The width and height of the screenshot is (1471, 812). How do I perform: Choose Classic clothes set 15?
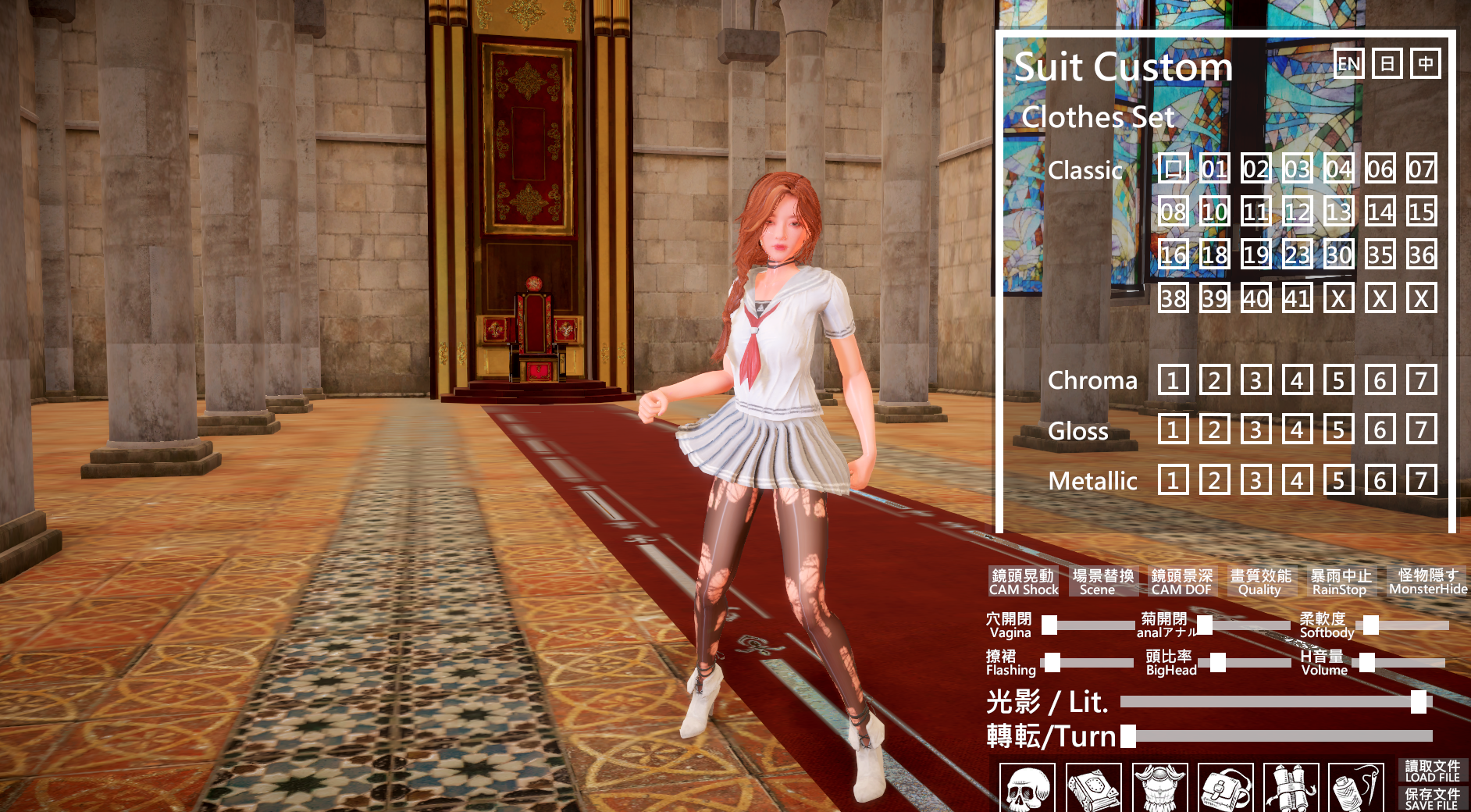(x=1421, y=212)
